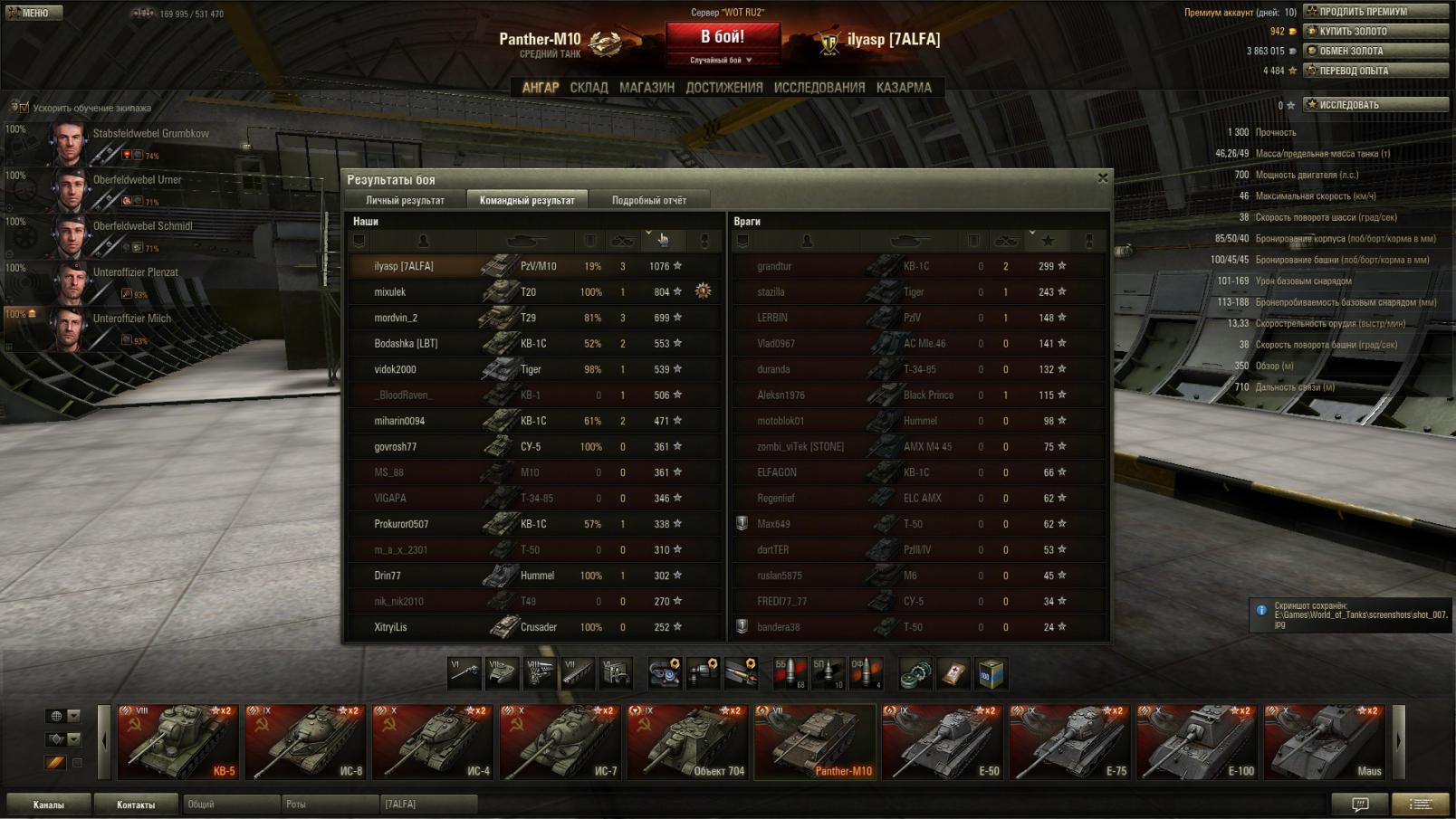This screenshot has width=1456, height=819.
Task: Open the «ИССЛЕДОВАНИЯ» section
Action: pos(819,88)
